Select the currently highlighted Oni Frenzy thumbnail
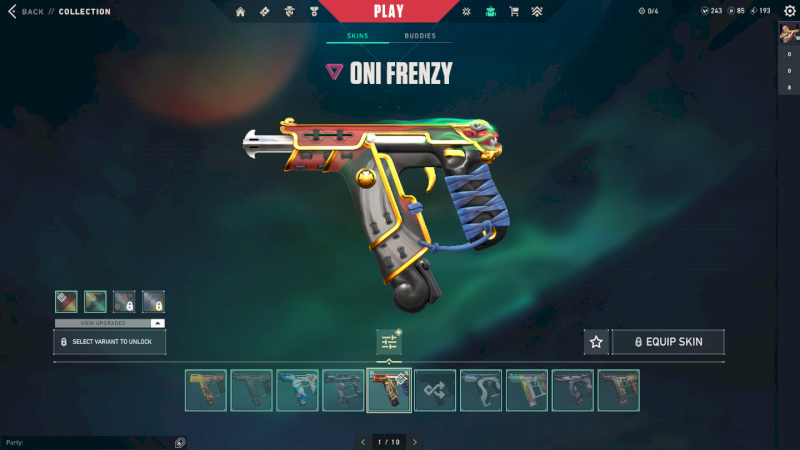800x450 pixels. [x=389, y=390]
